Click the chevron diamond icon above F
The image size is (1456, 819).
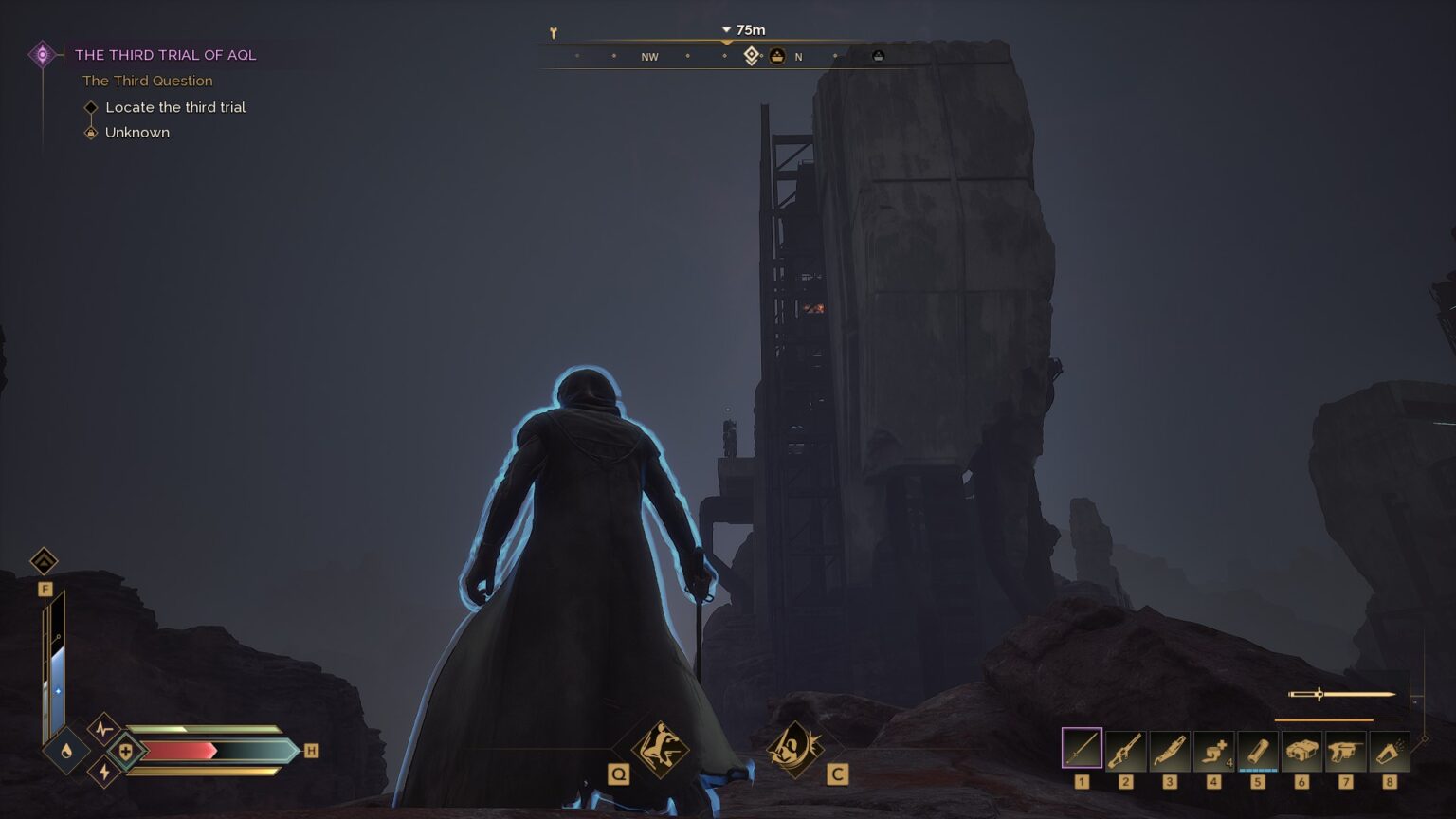pos(44,561)
